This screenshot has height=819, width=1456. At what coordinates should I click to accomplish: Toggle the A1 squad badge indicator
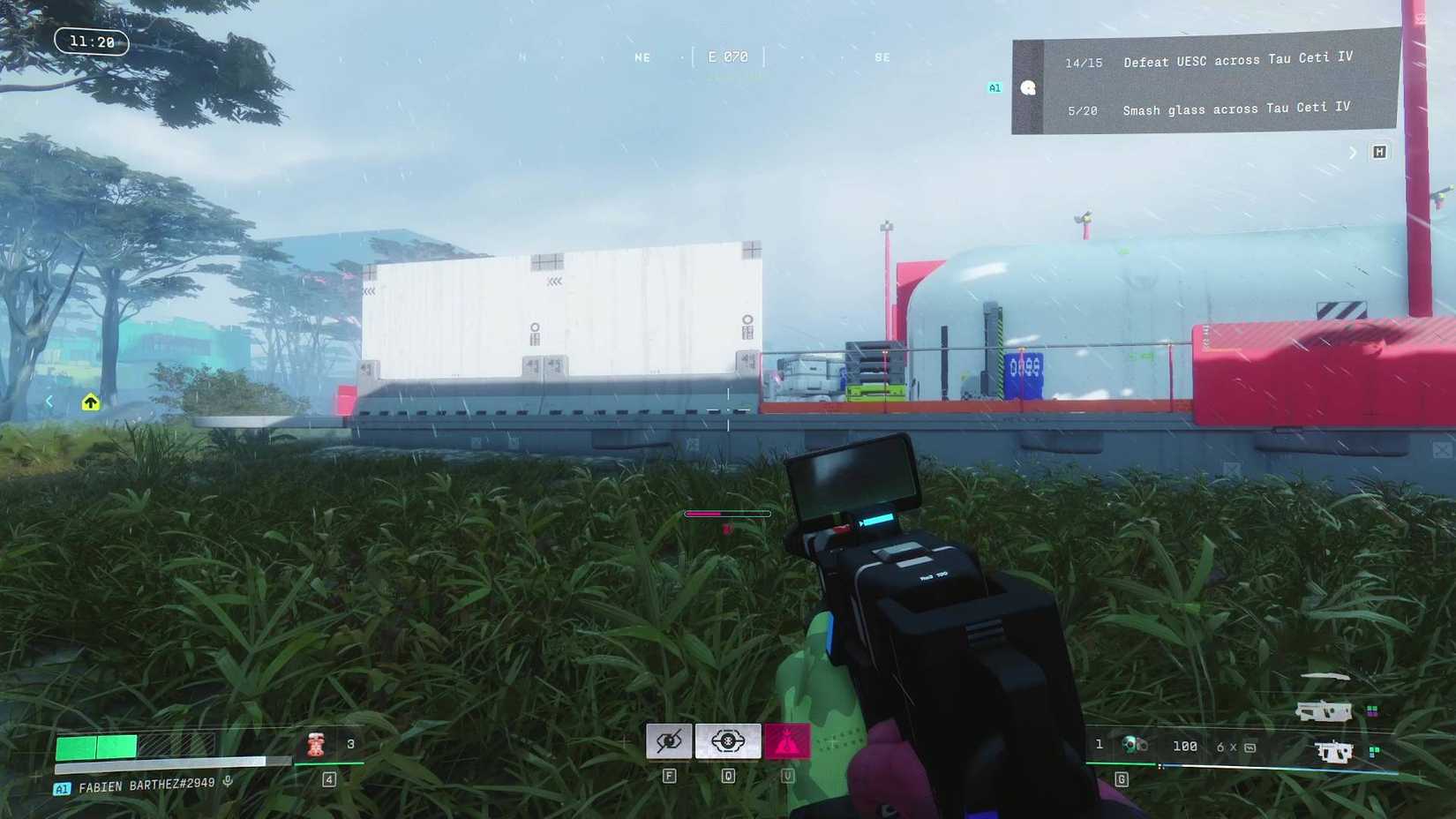(x=994, y=87)
